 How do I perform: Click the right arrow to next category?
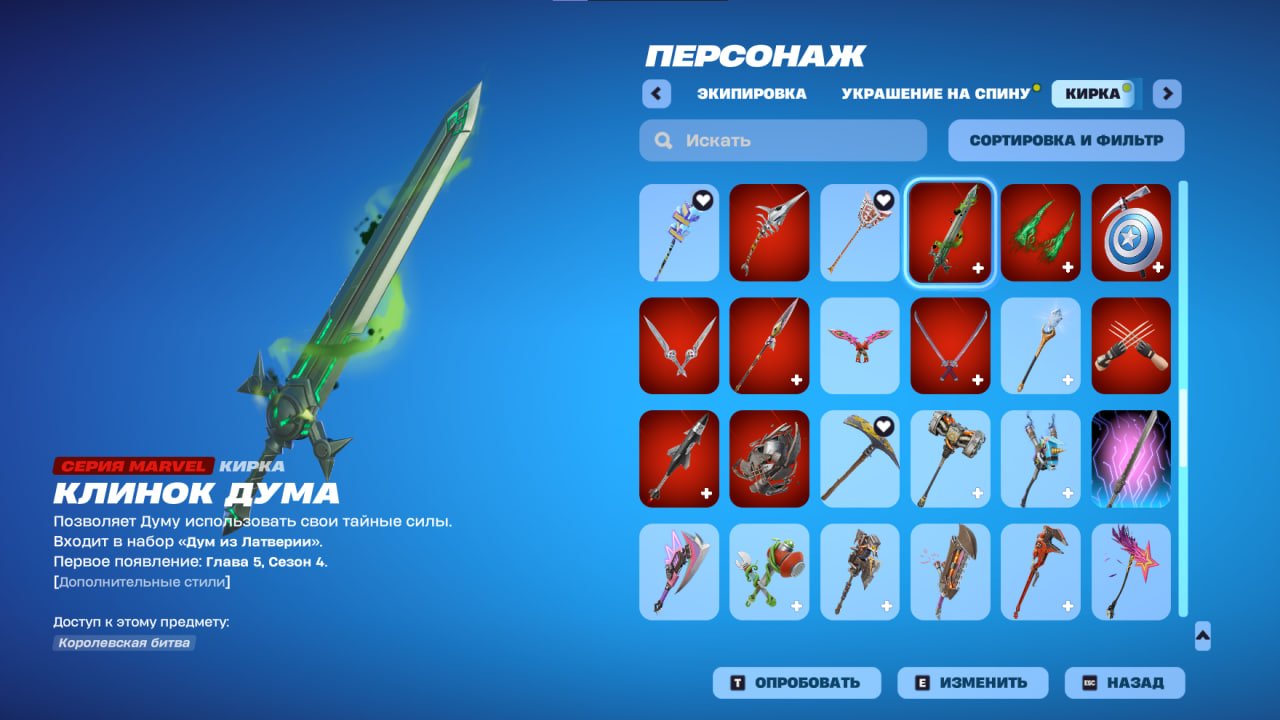[x=1166, y=93]
